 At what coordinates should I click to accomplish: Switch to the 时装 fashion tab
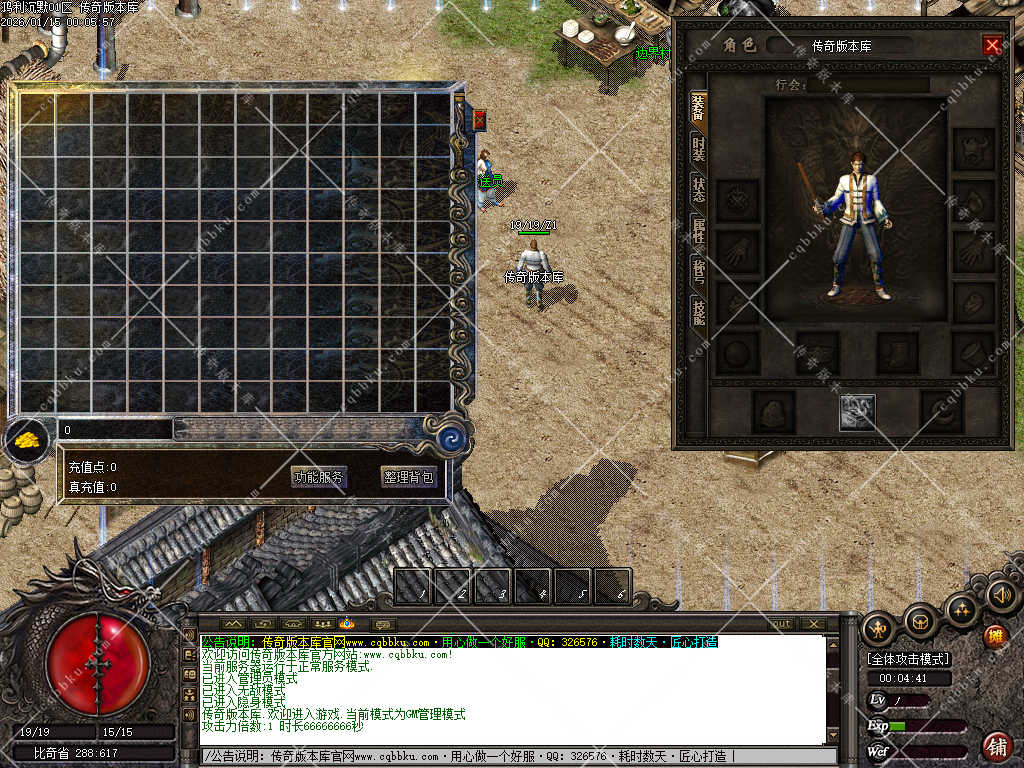698,150
